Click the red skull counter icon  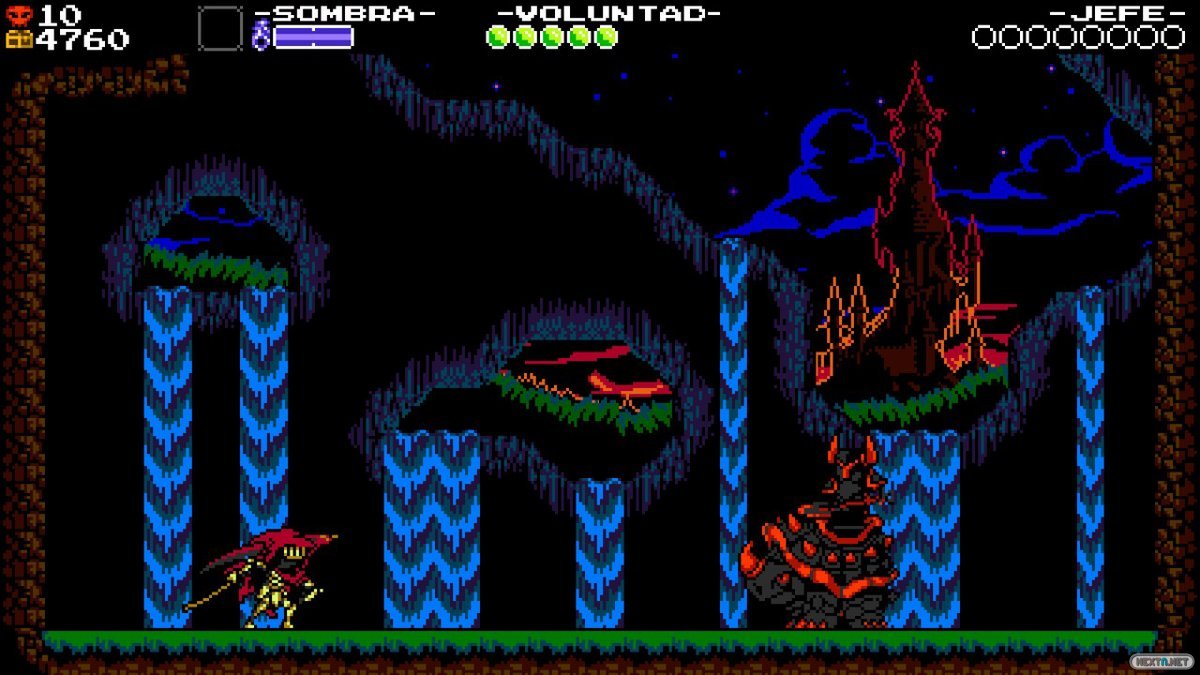(20, 14)
